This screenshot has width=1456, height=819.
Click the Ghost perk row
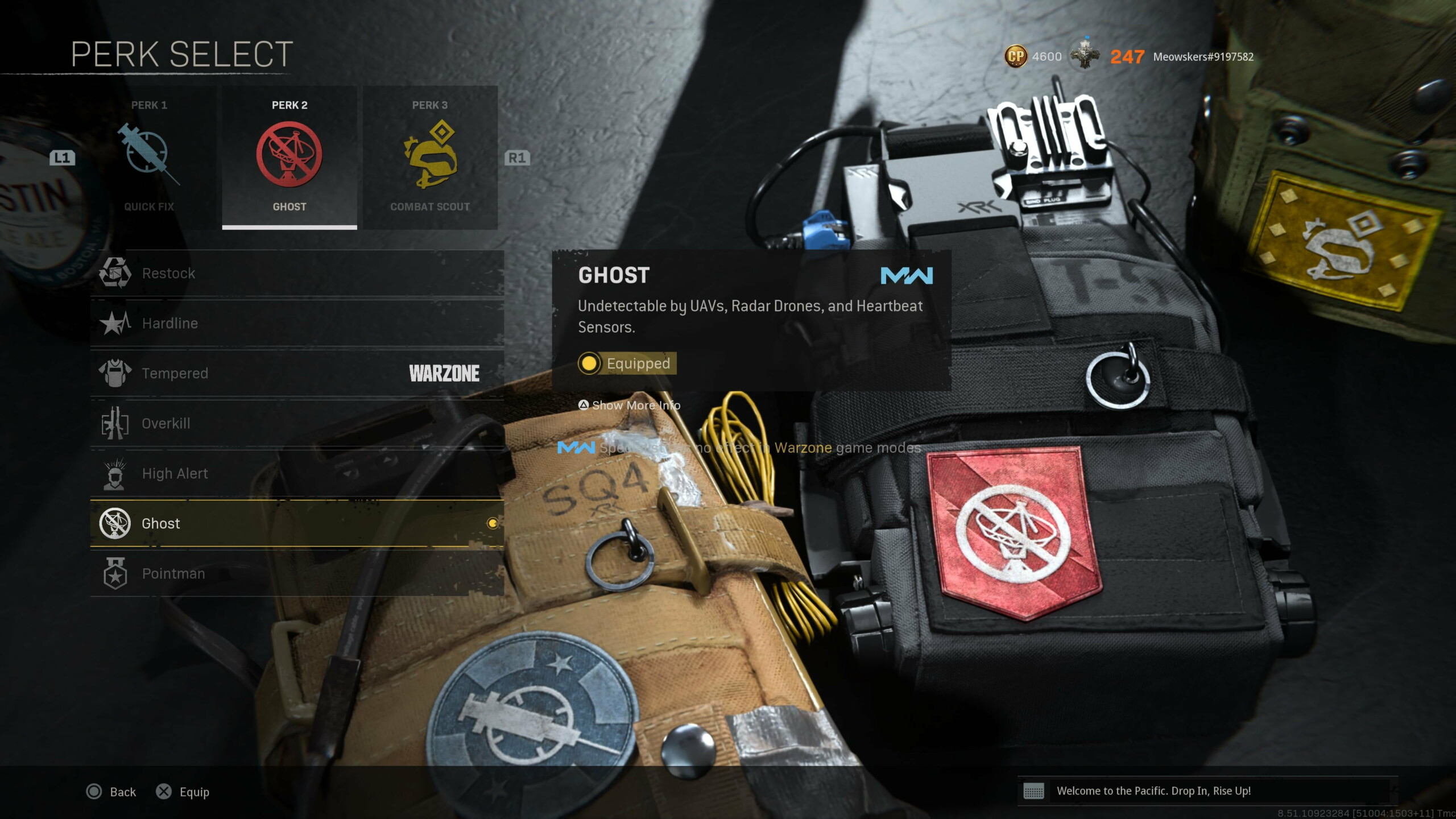point(297,523)
